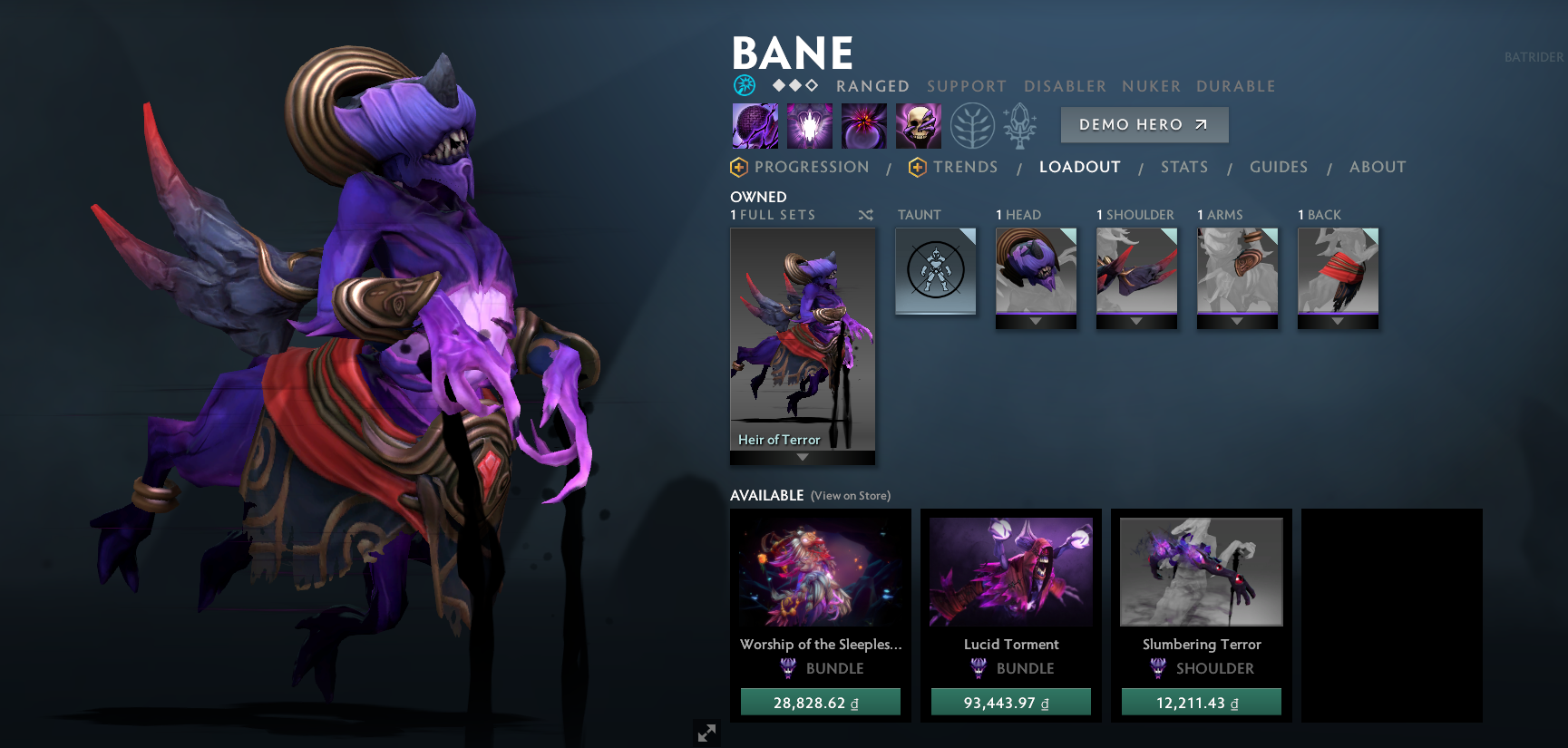Expand the Head slot item dropdown
The image size is (1568, 748).
tap(1037, 320)
